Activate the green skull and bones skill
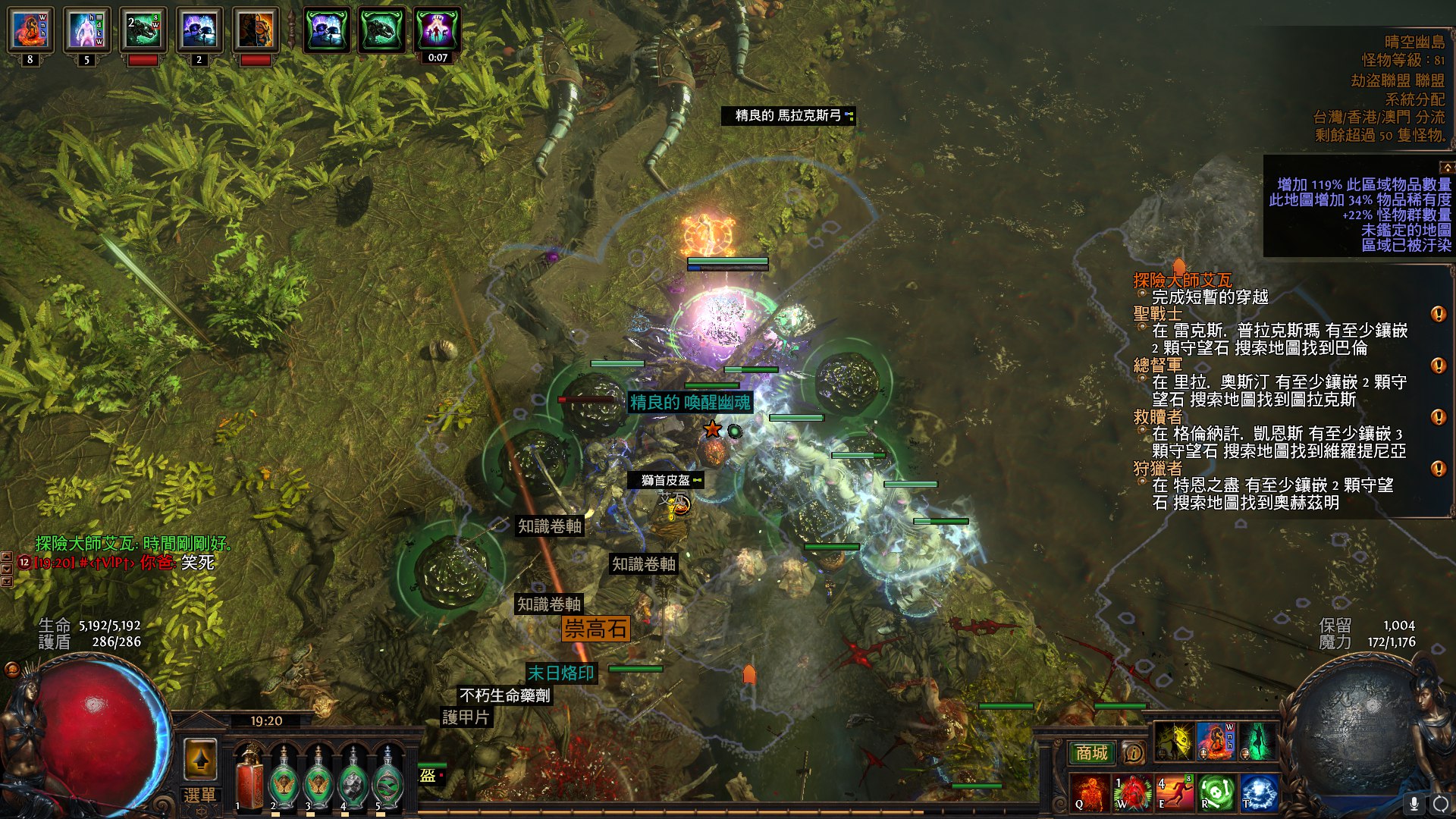This screenshot has width=1456, height=819. (x=1216, y=792)
